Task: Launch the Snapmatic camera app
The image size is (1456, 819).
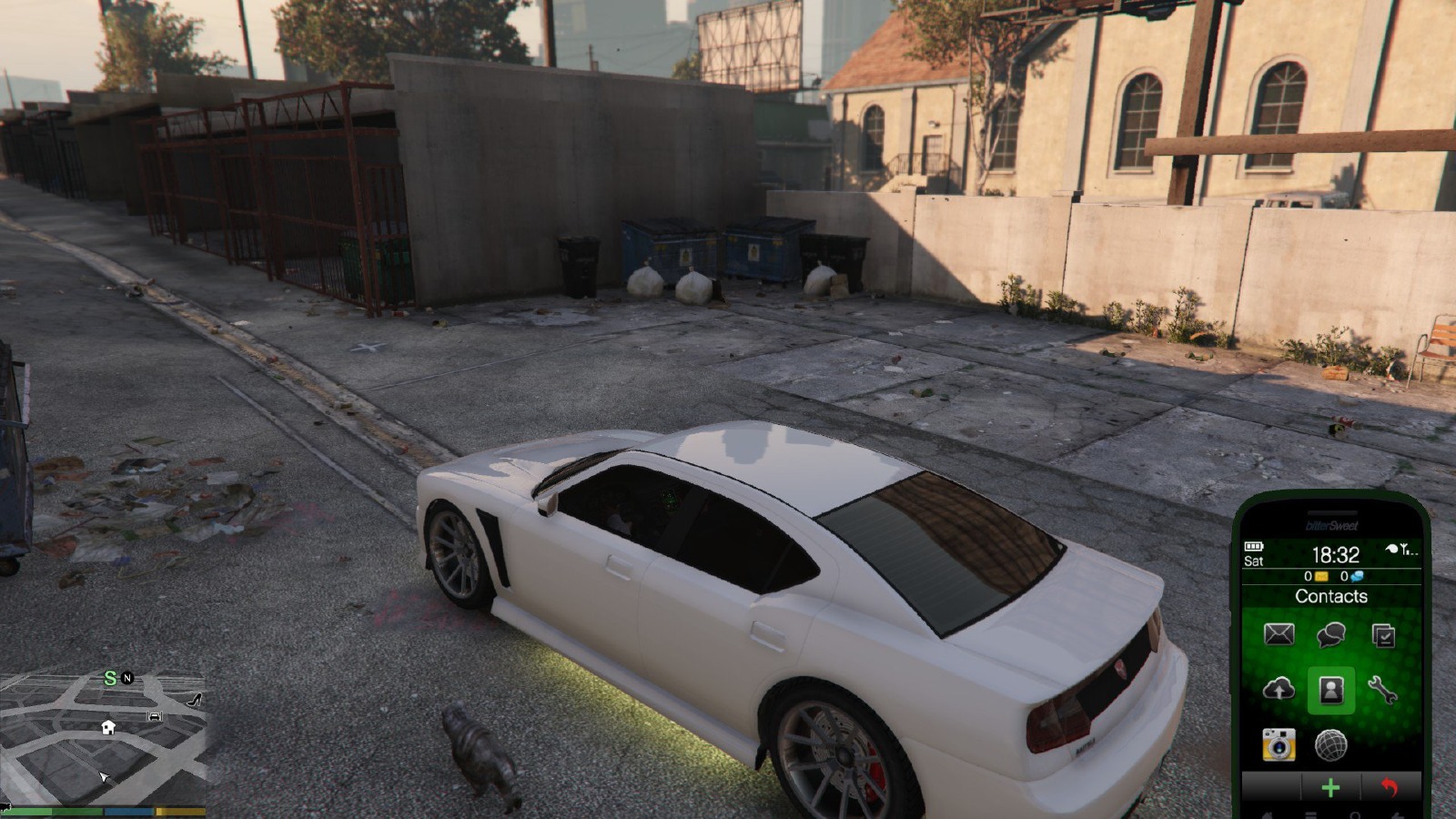Action: [1279, 745]
